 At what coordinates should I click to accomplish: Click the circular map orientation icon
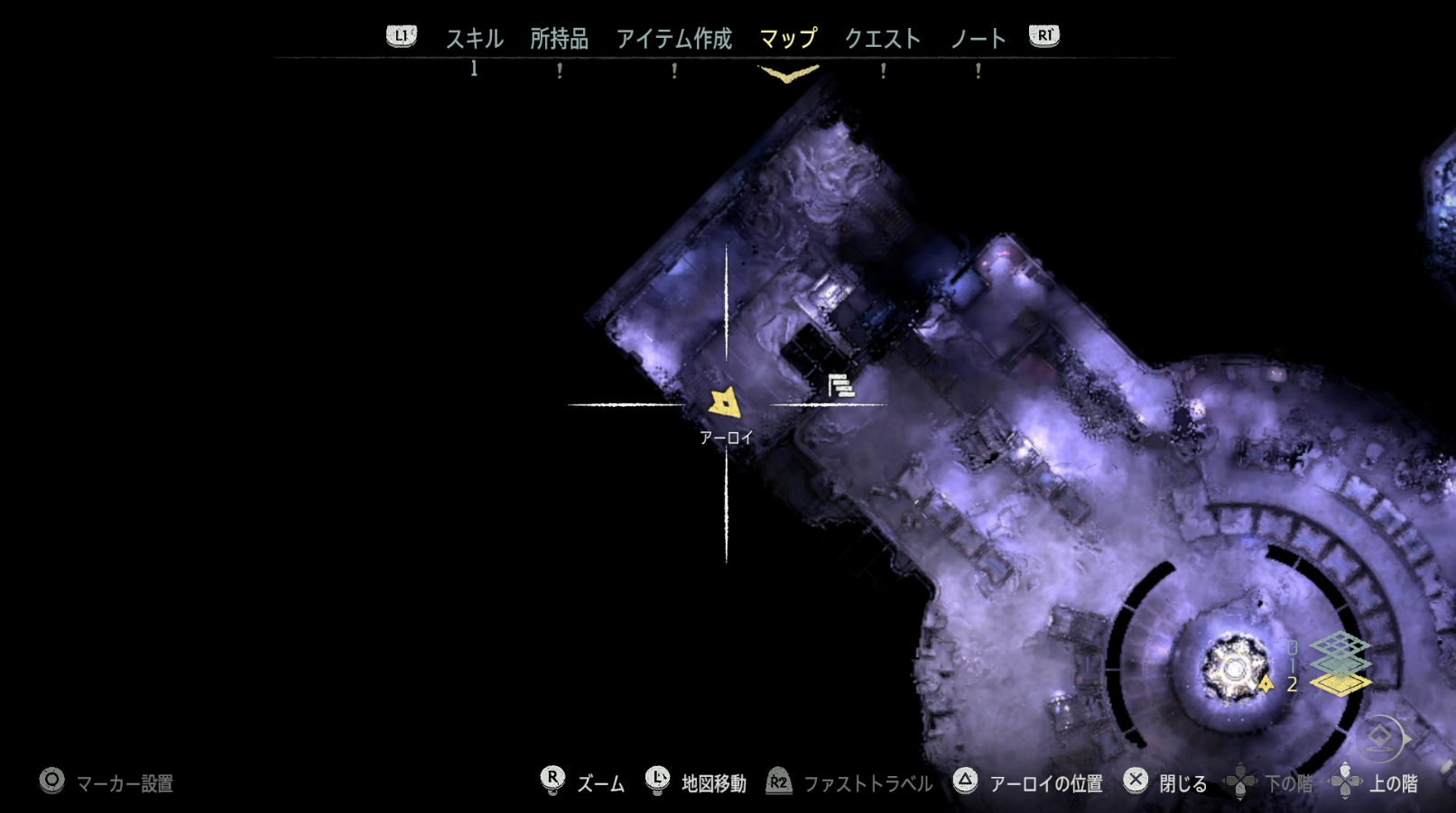coord(1382,739)
